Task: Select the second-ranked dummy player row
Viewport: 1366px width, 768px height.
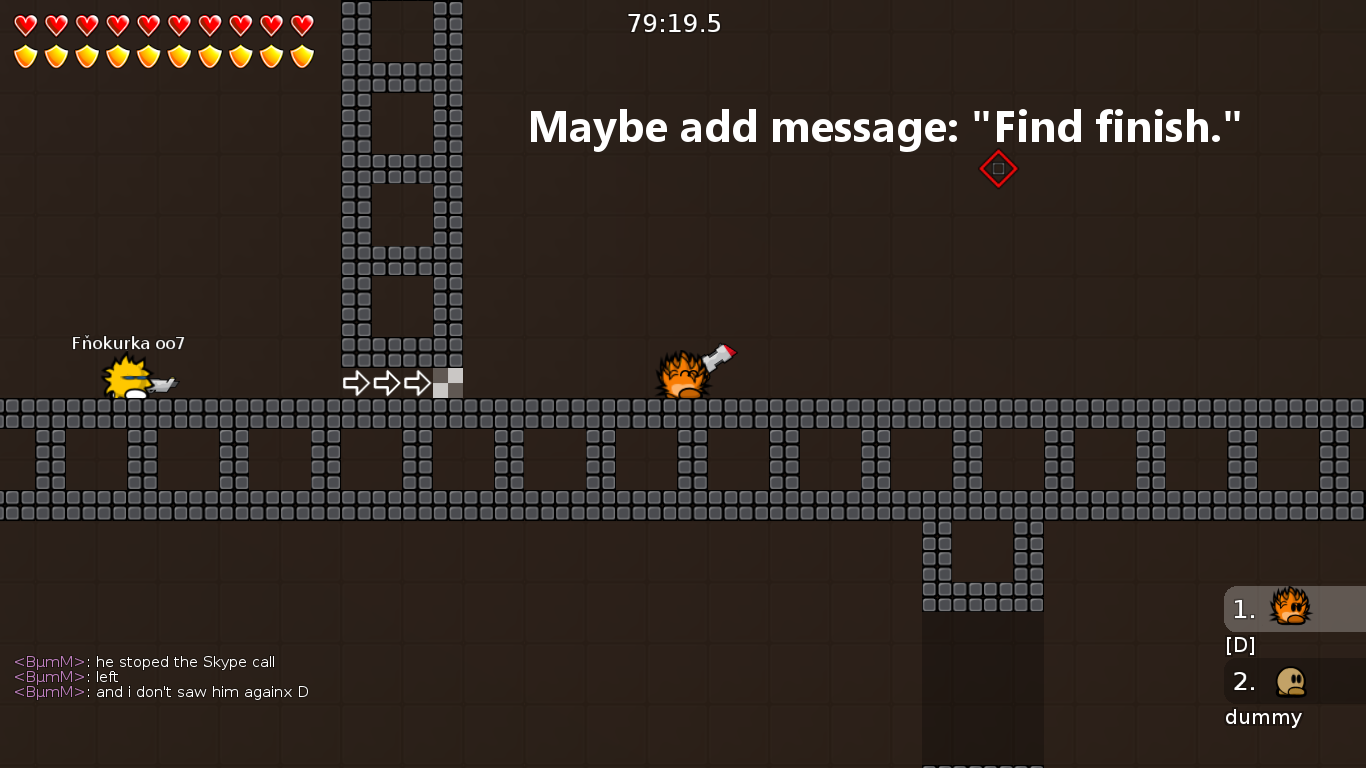Action: point(1293,682)
